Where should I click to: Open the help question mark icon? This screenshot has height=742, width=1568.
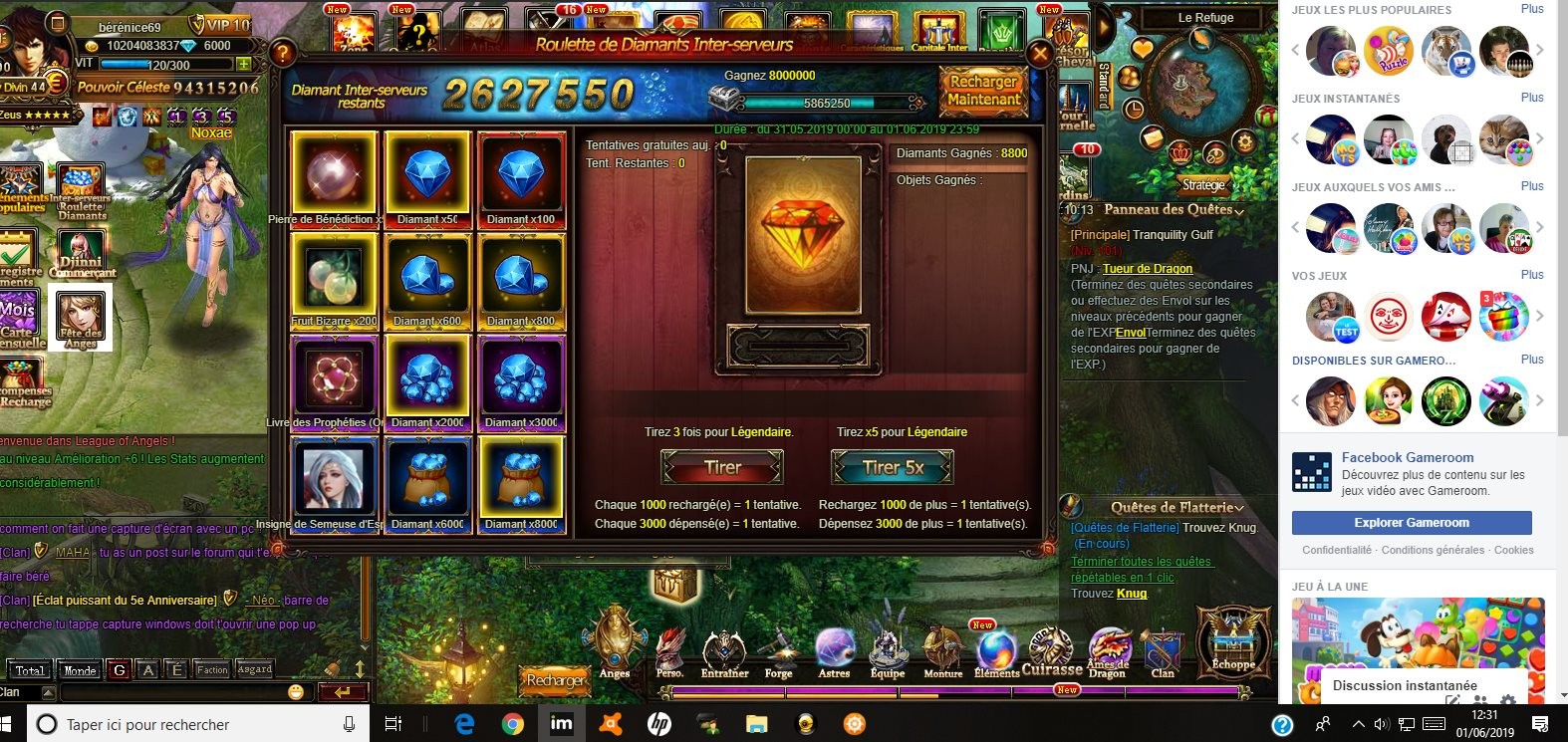tap(283, 53)
